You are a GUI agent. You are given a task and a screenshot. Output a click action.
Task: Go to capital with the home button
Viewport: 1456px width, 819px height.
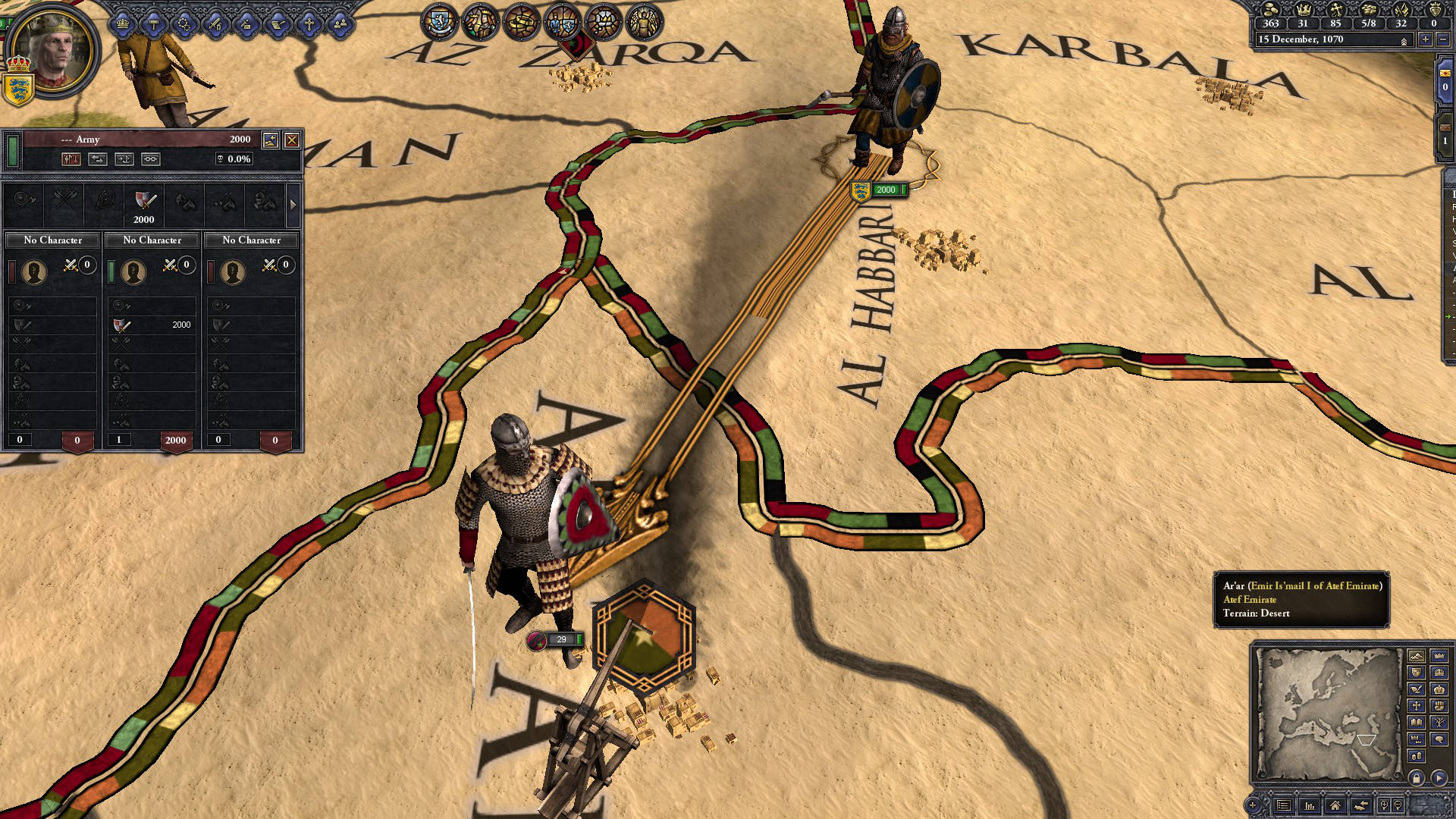pos(1335,805)
